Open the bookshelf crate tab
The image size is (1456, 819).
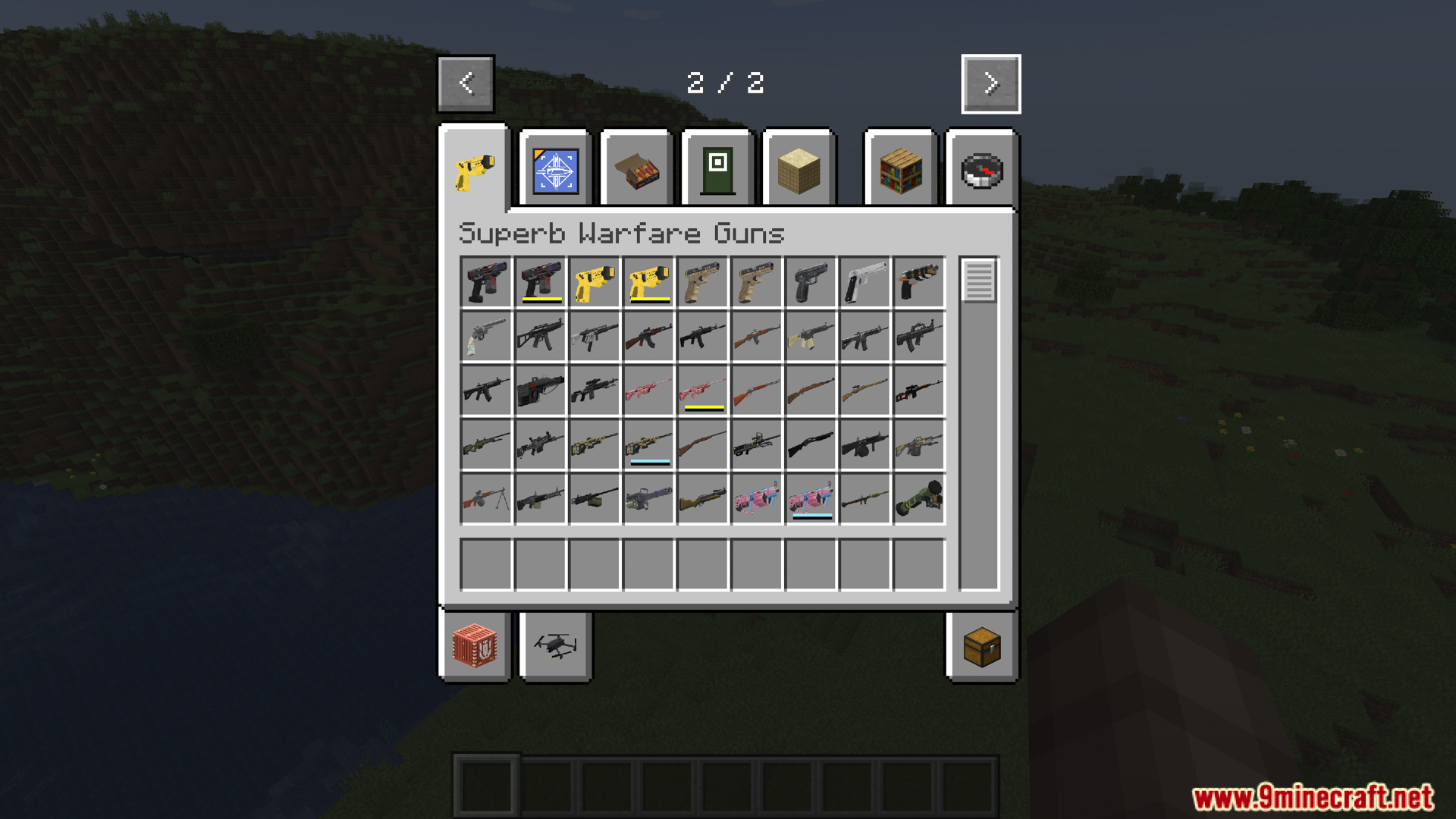point(900,168)
